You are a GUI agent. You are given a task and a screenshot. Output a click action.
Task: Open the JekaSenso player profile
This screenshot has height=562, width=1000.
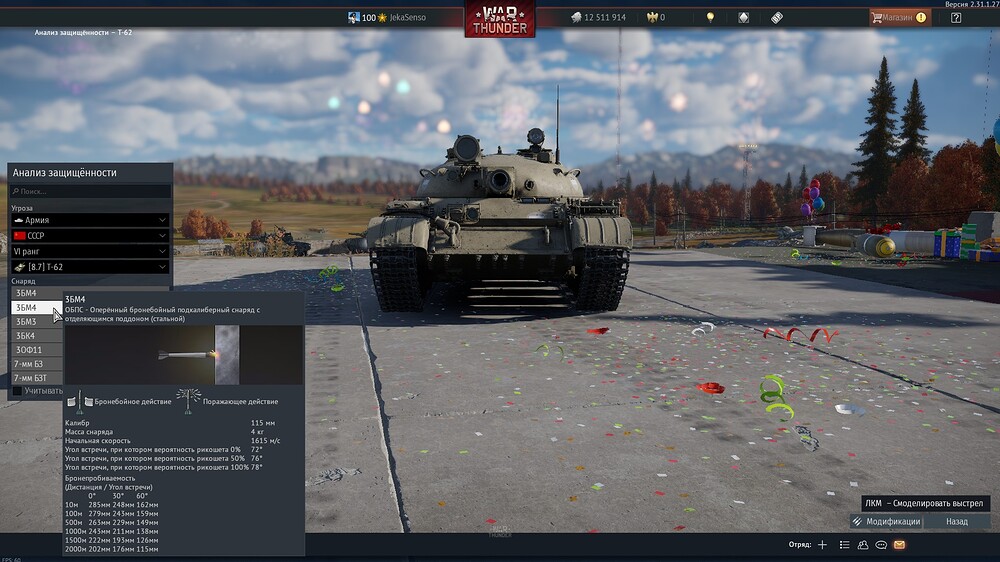(x=406, y=17)
